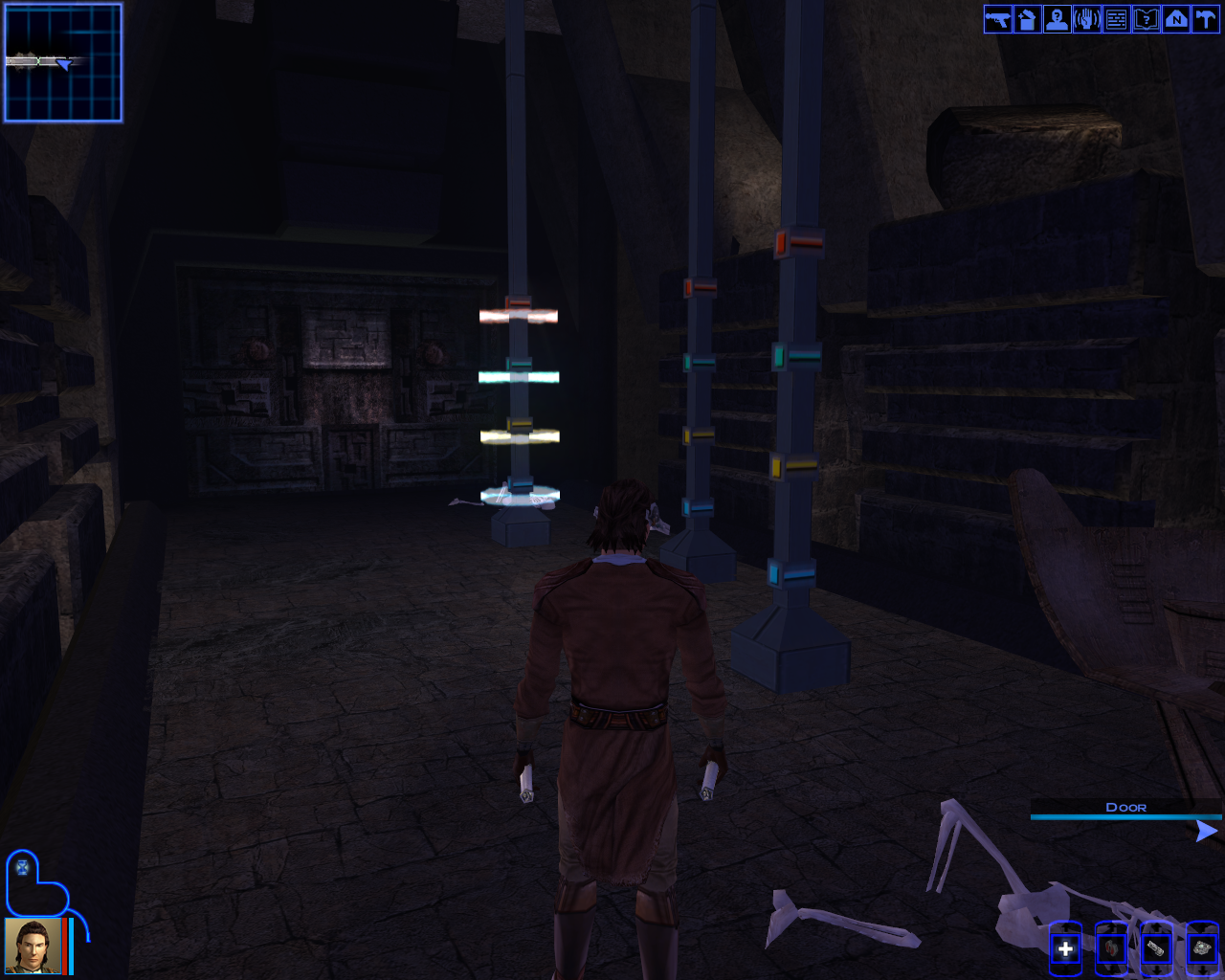Open the game Options menu

click(1205, 19)
